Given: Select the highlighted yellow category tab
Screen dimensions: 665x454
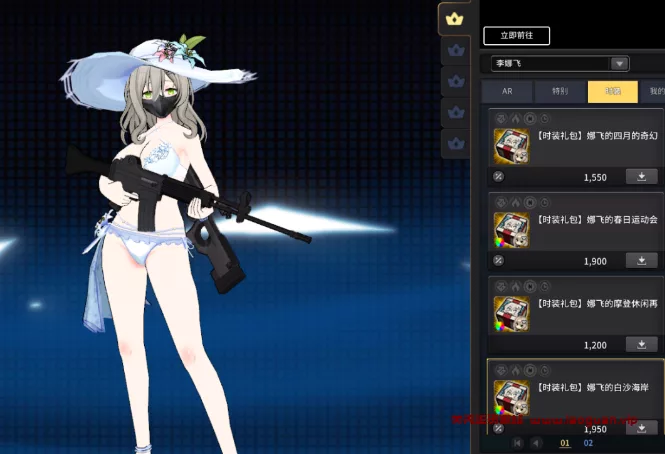Looking at the screenshot, I should click(x=612, y=92).
